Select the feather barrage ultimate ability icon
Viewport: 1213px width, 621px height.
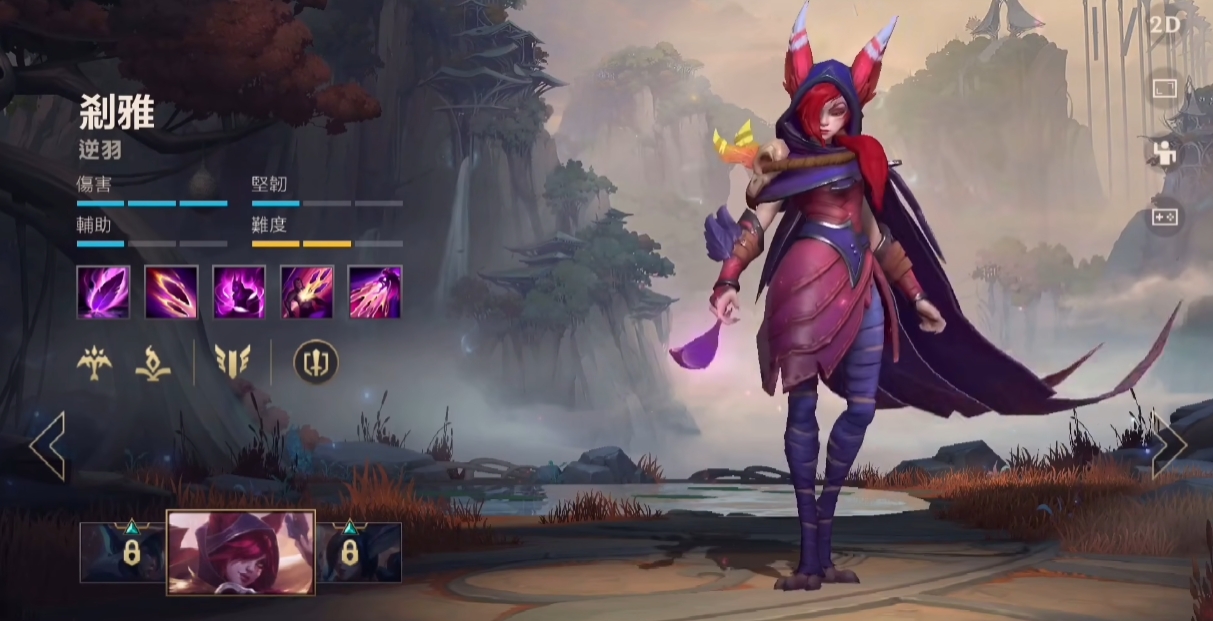[375, 292]
